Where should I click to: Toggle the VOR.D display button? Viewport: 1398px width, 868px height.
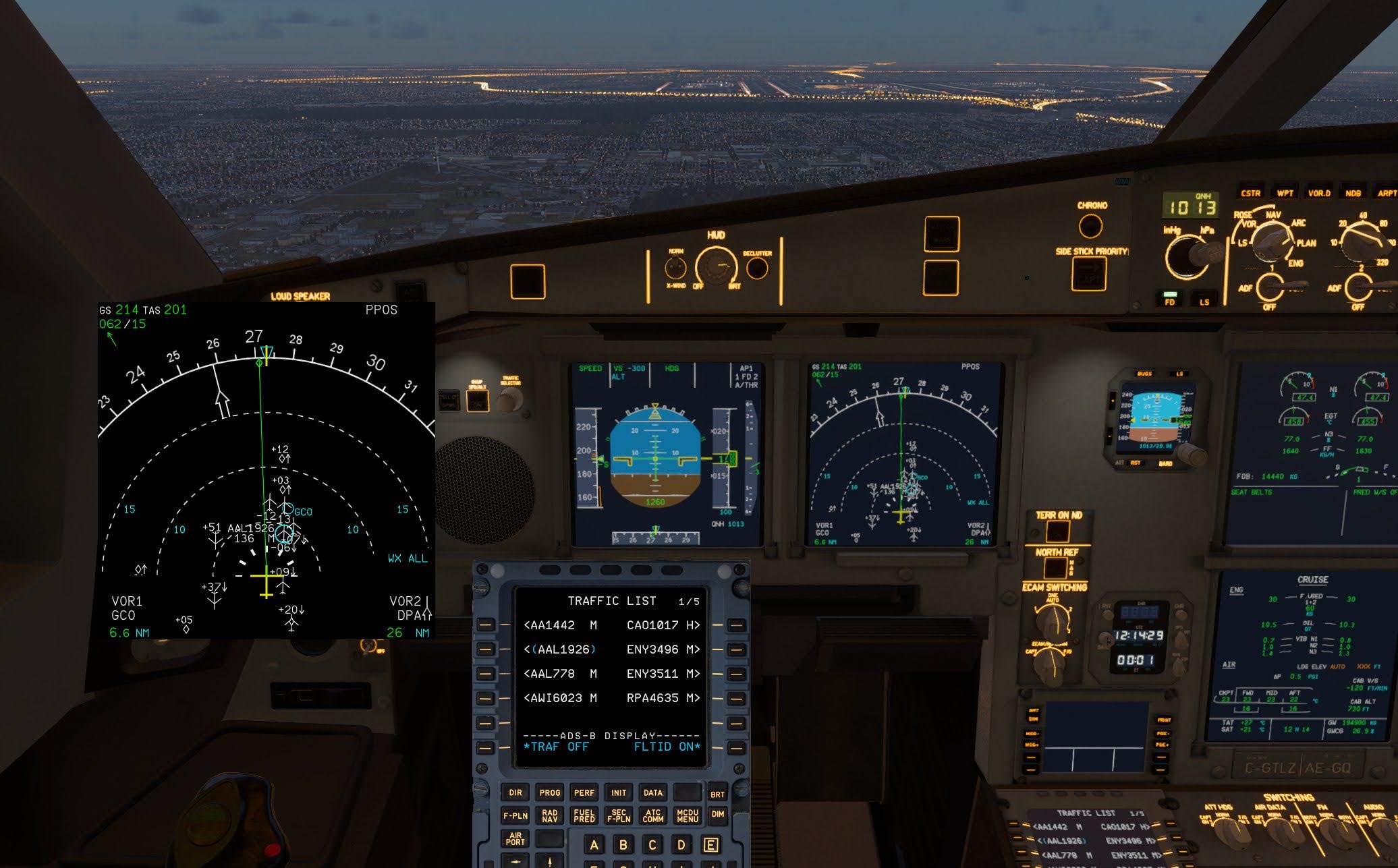(1319, 193)
